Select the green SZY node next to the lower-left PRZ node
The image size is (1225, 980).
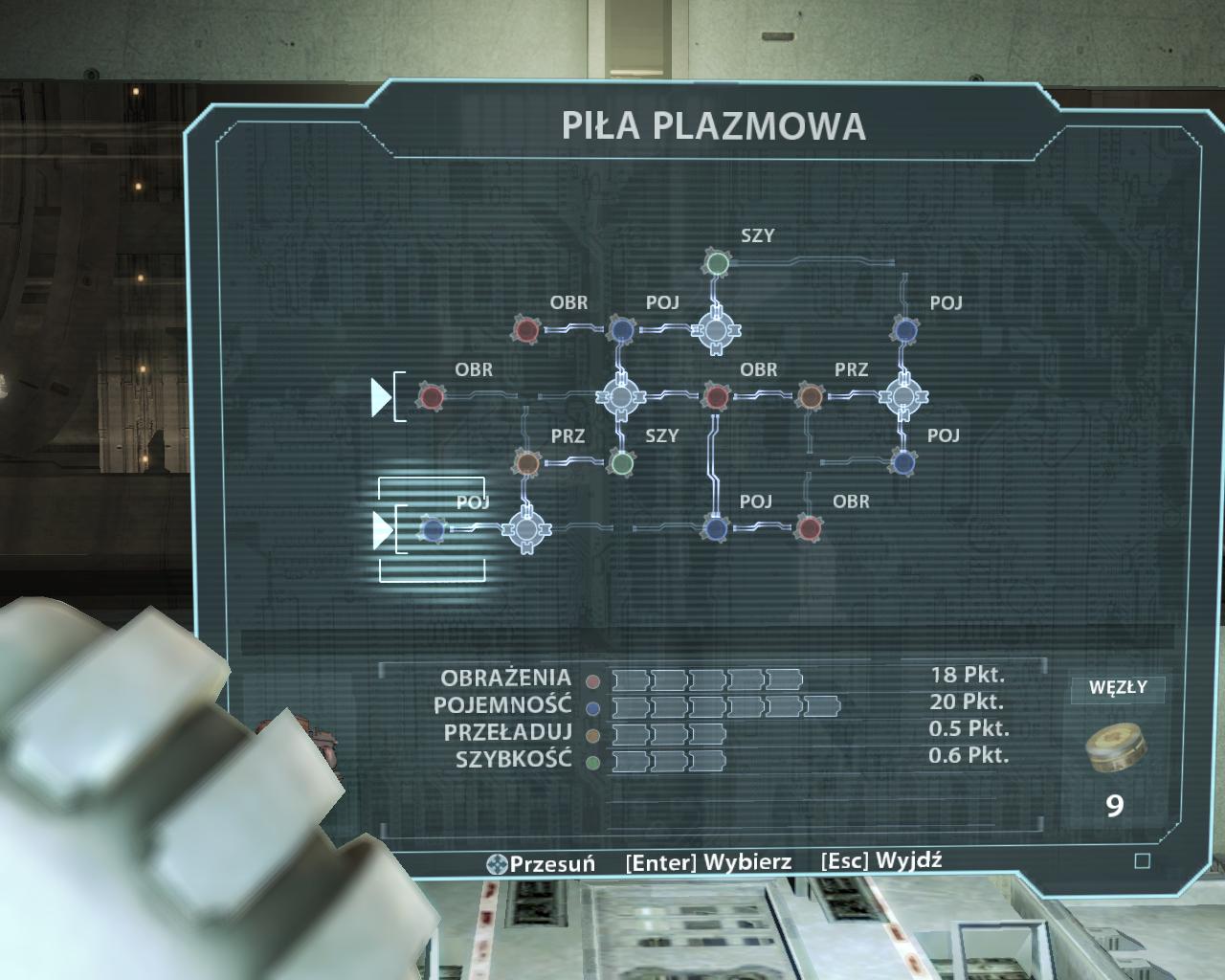pos(622,463)
